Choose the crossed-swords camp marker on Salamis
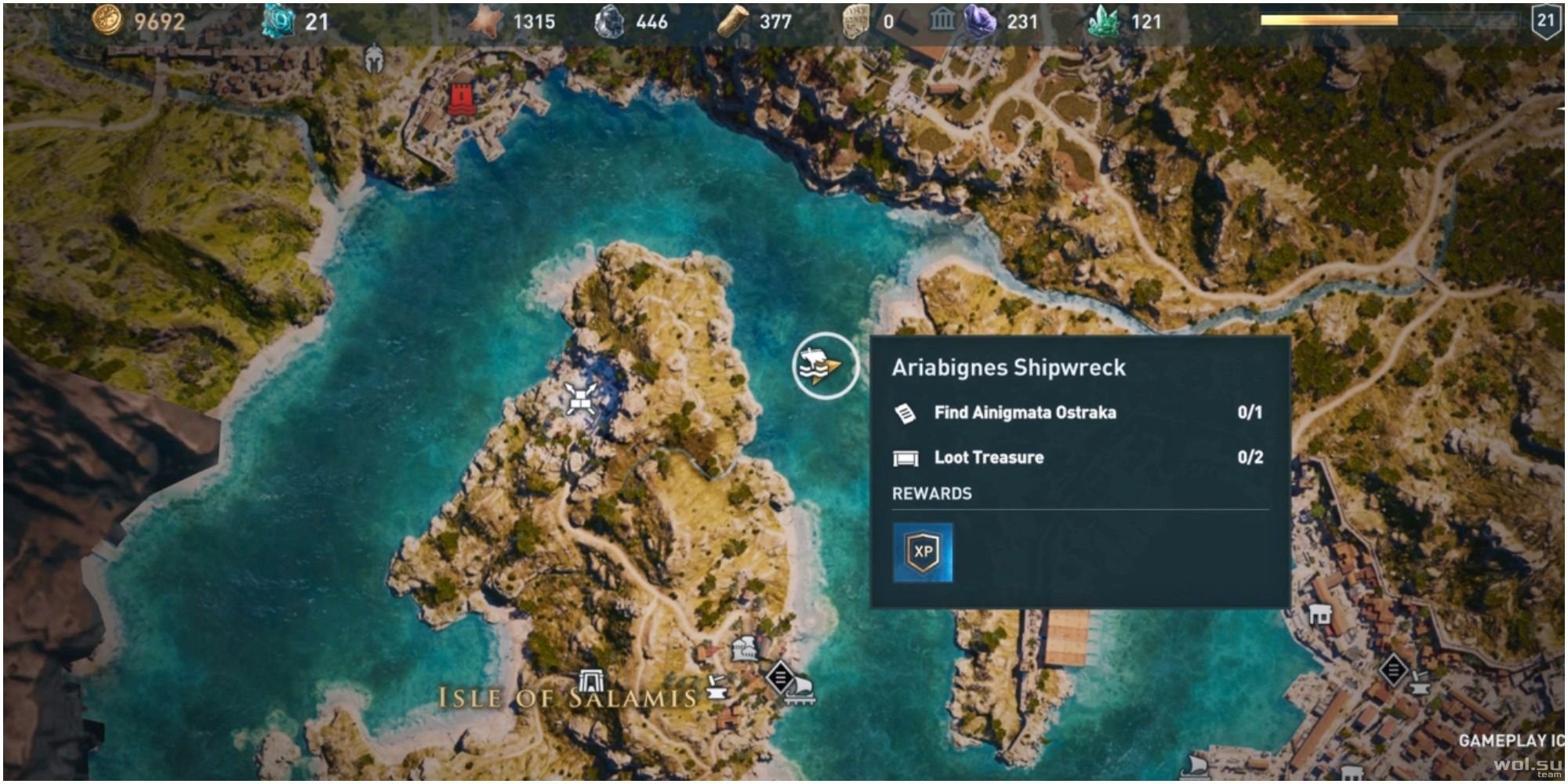The height and width of the screenshot is (784, 1568). (x=581, y=399)
